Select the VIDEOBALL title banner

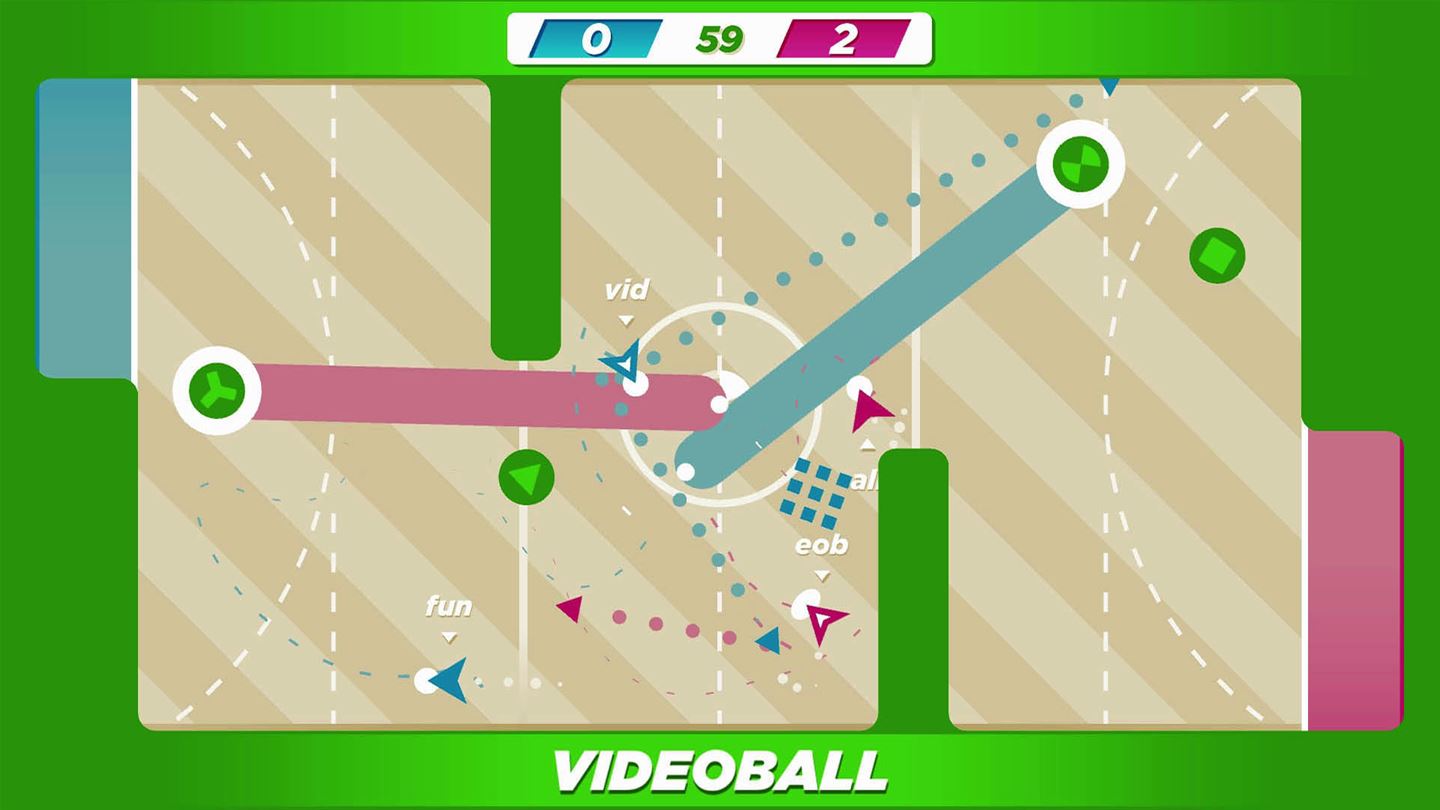[720, 770]
